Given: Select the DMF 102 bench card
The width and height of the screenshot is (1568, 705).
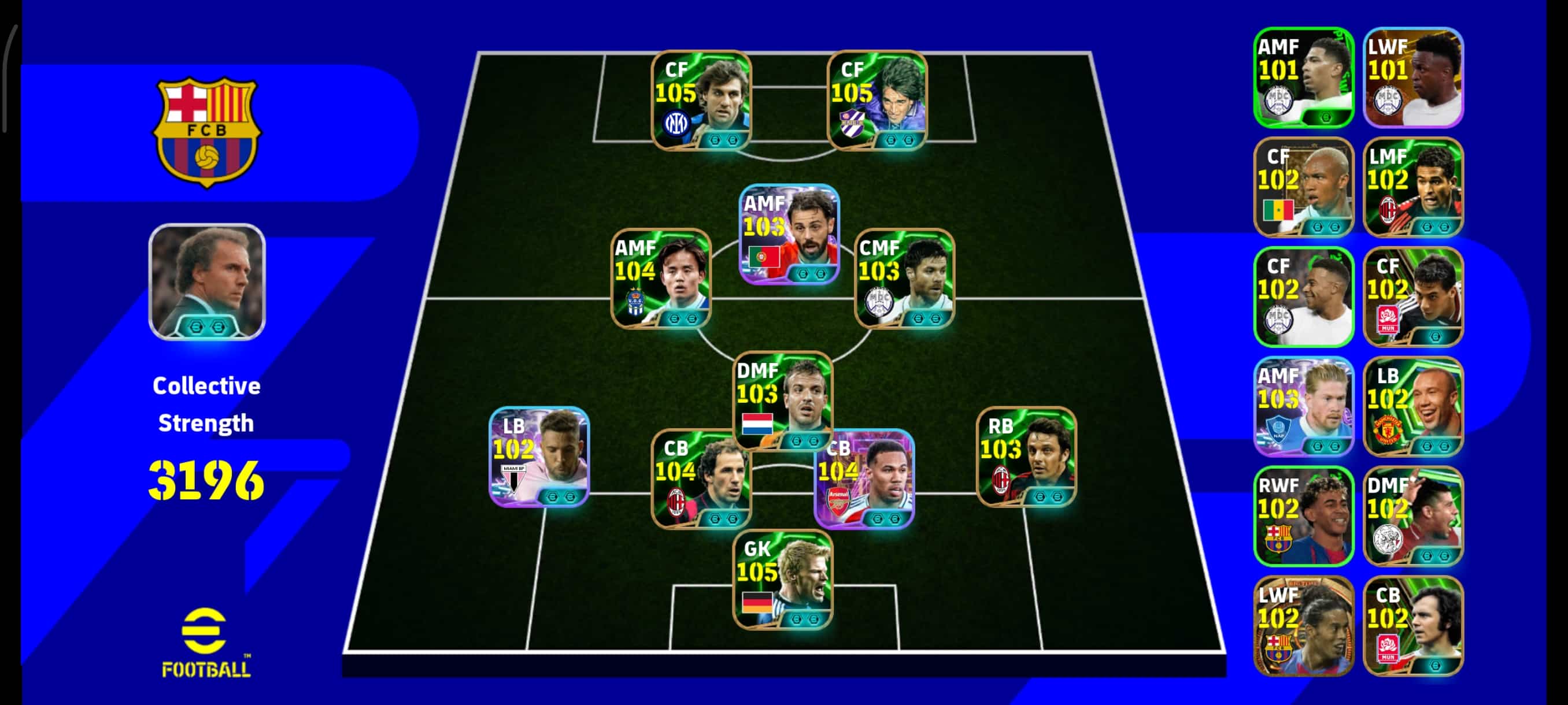Looking at the screenshot, I should [x=1414, y=516].
